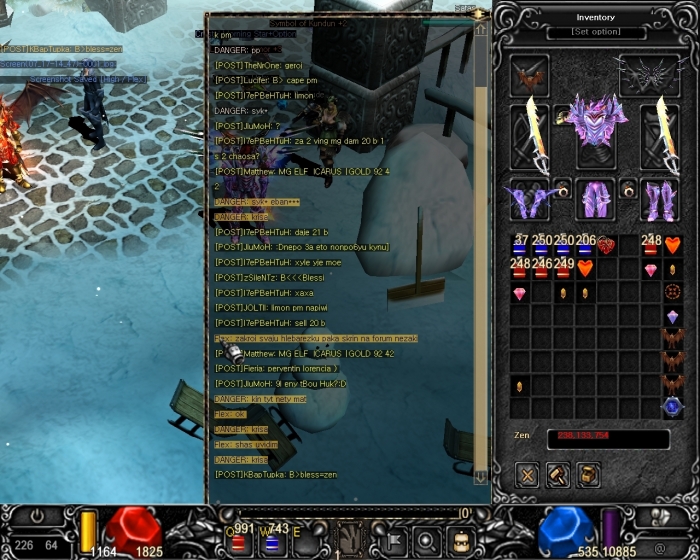Select the equipped purple armor chest piece
The width and height of the screenshot is (700, 560).
click(596, 123)
